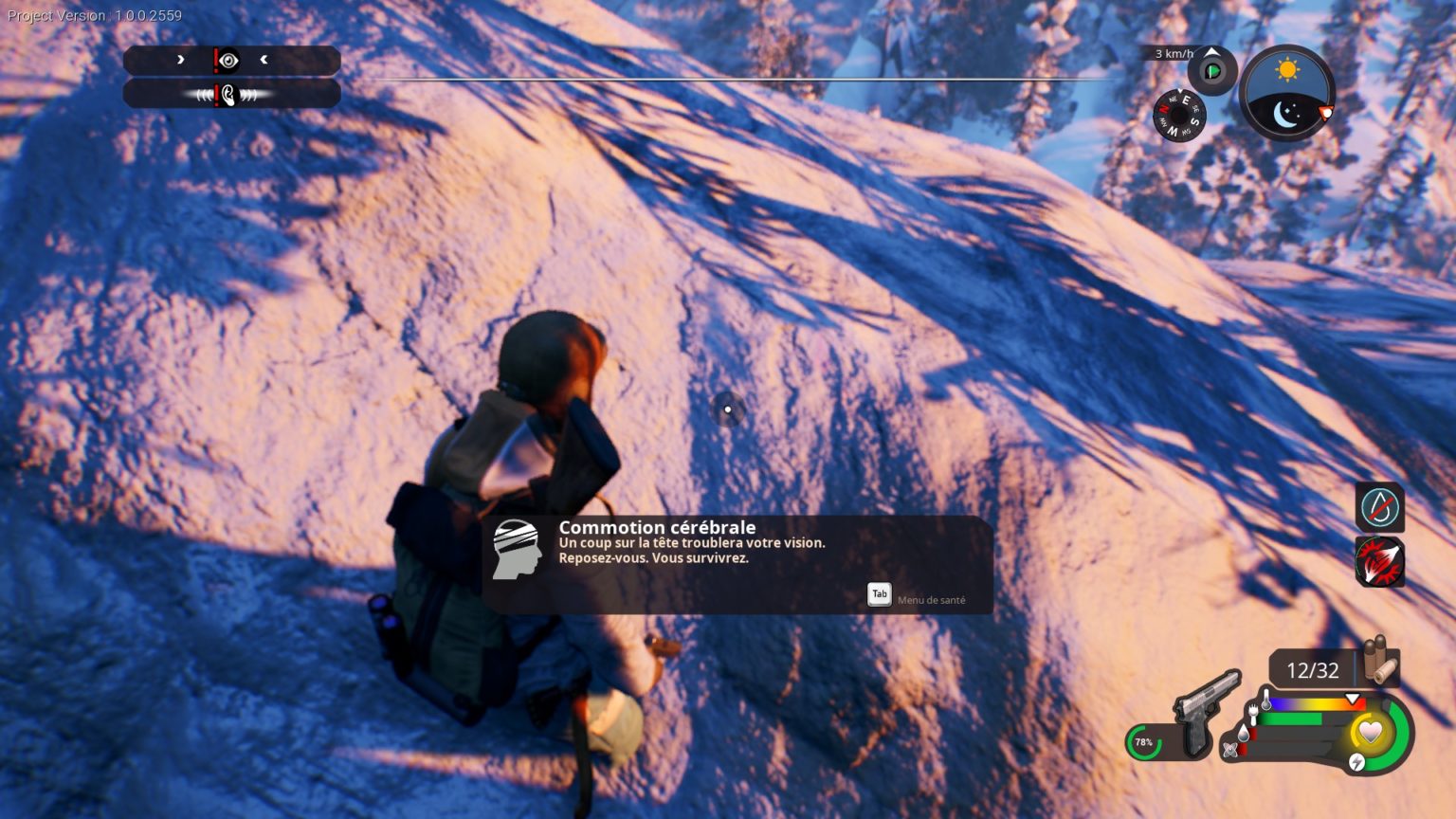1456x819 pixels.
Task: Click the bullets ammo icon beside 12/32
Action: click(1379, 661)
